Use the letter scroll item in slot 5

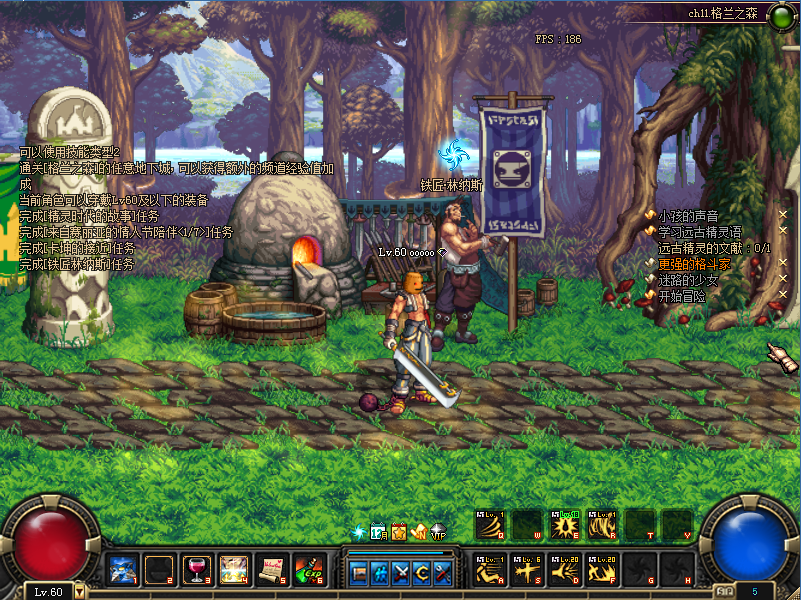pos(271,570)
